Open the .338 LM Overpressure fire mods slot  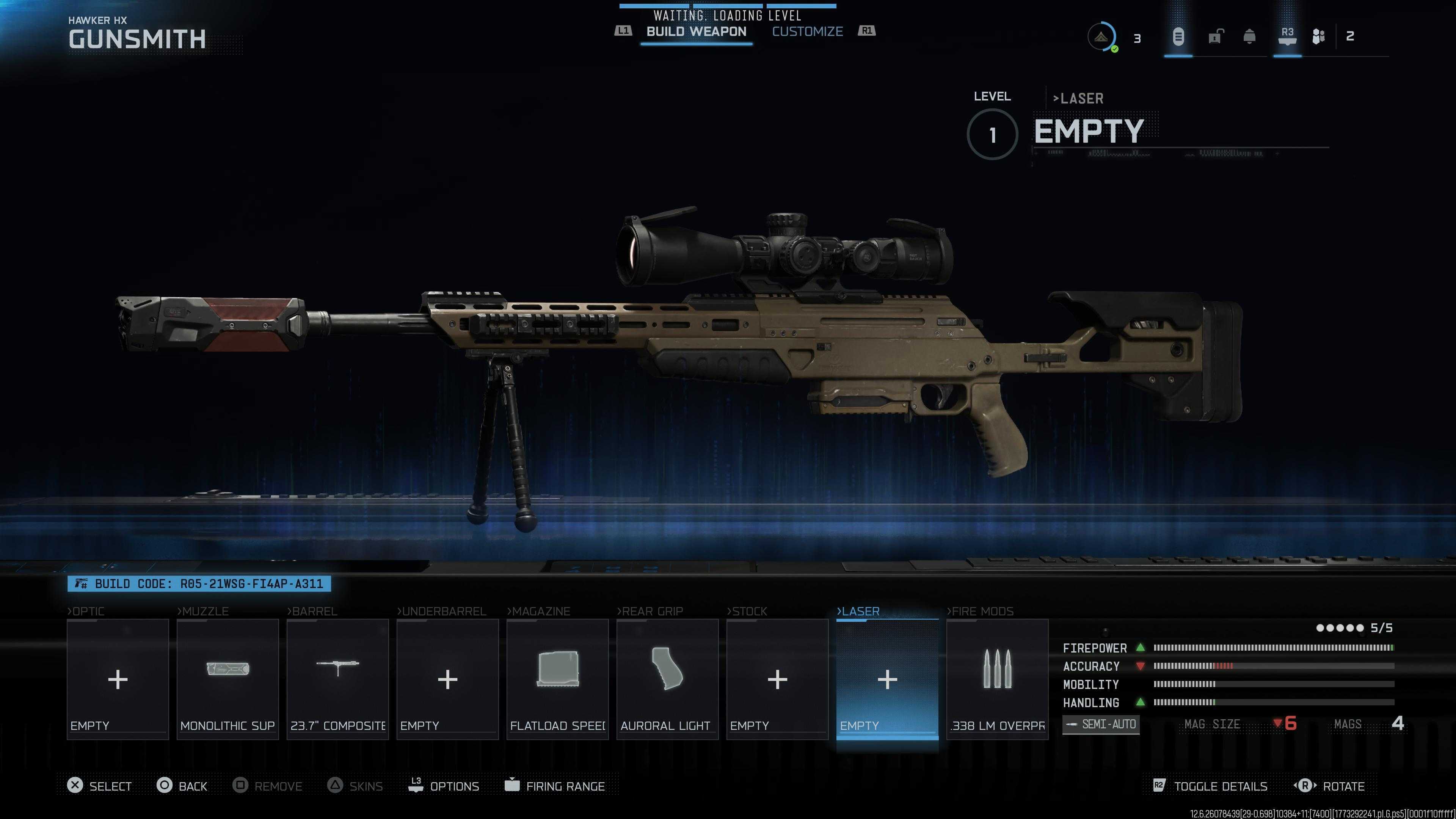tap(997, 679)
